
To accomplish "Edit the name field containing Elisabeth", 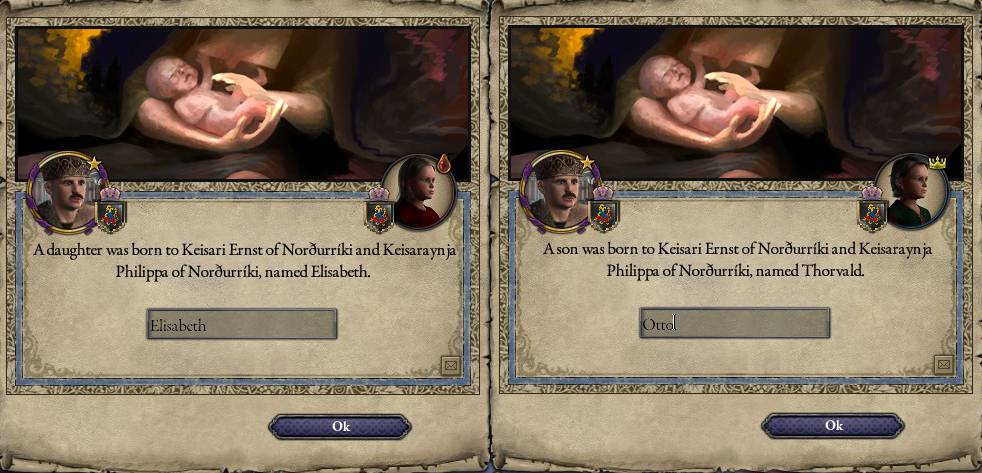I will tap(241, 324).
